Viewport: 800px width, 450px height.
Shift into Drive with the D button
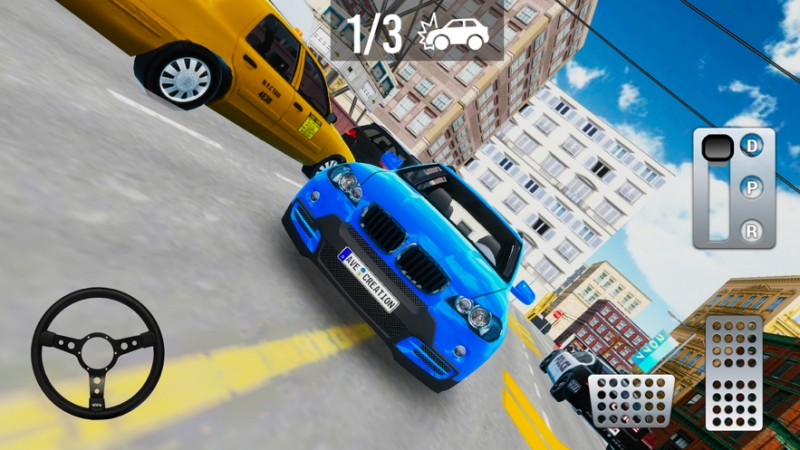[751, 146]
